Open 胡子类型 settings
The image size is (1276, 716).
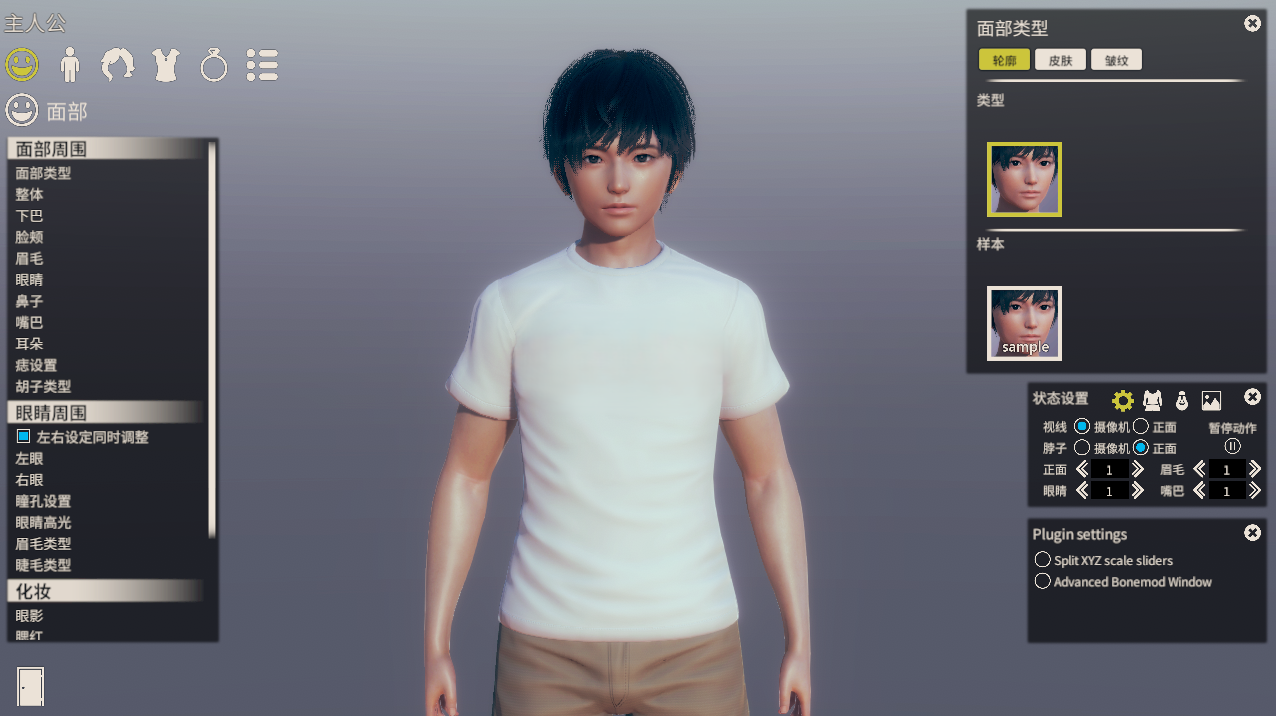point(44,387)
